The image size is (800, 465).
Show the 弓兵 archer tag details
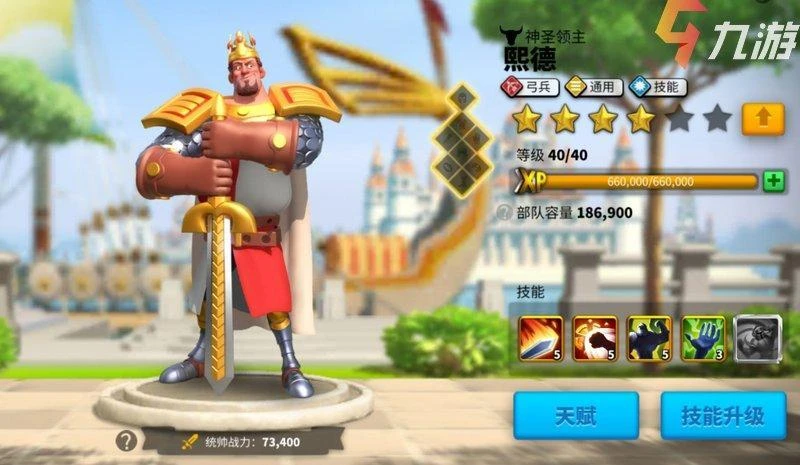click(531, 88)
